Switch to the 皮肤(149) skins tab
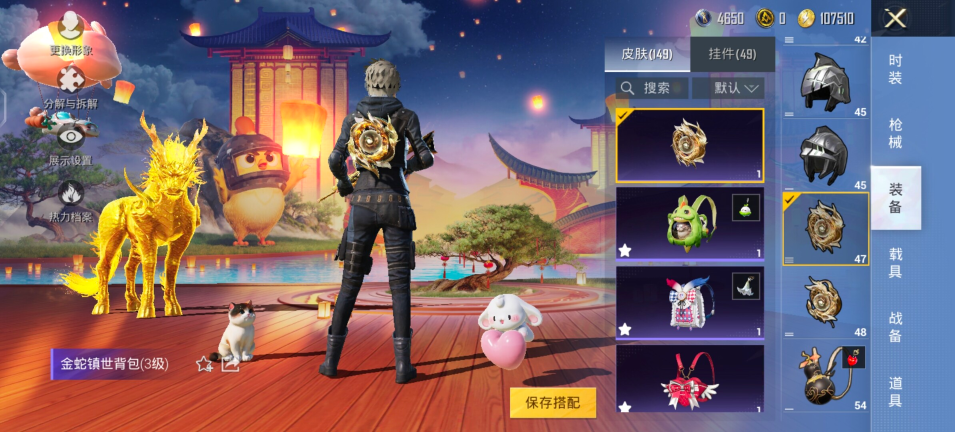 [647, 54]
